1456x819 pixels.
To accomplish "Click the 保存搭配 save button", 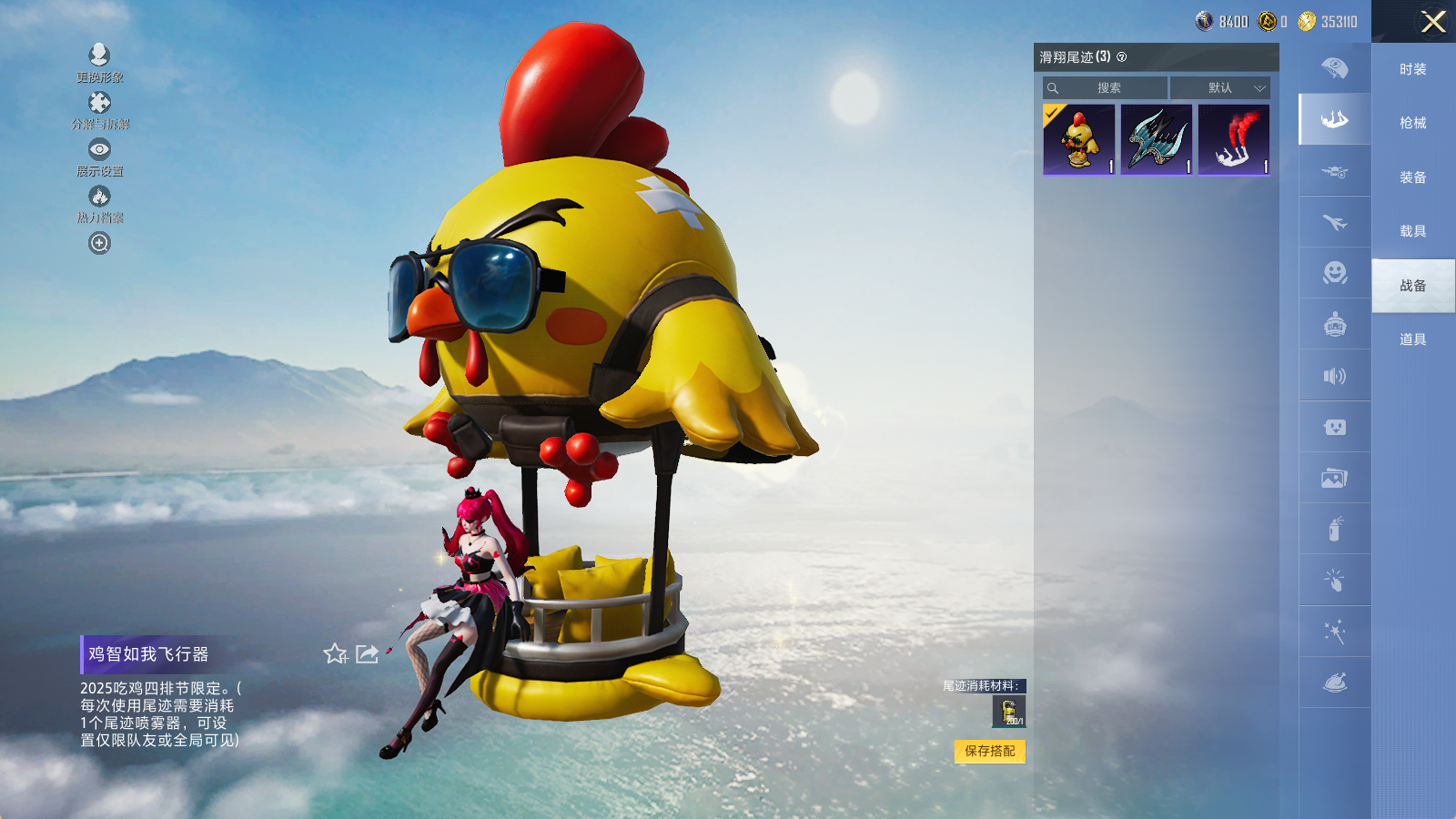I will (x=989, y=751).
